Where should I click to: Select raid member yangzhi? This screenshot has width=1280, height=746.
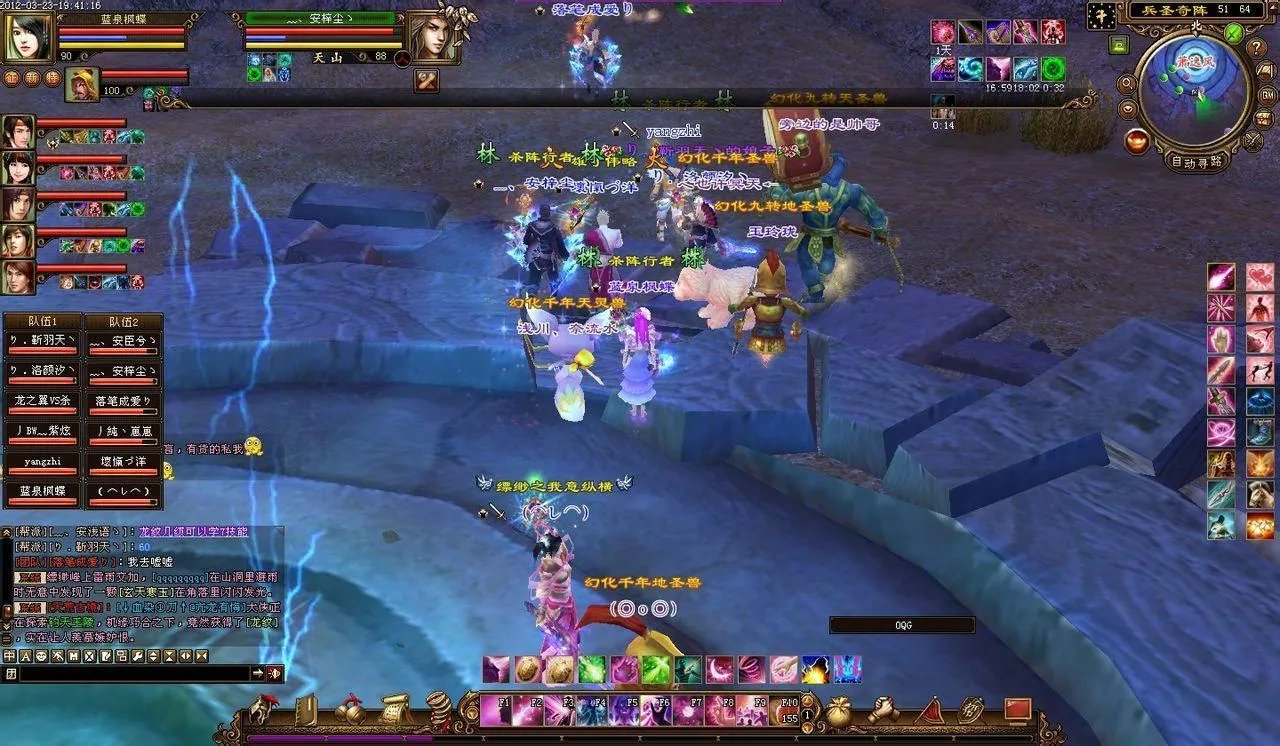pyautogui.click(x=42, y=462)
